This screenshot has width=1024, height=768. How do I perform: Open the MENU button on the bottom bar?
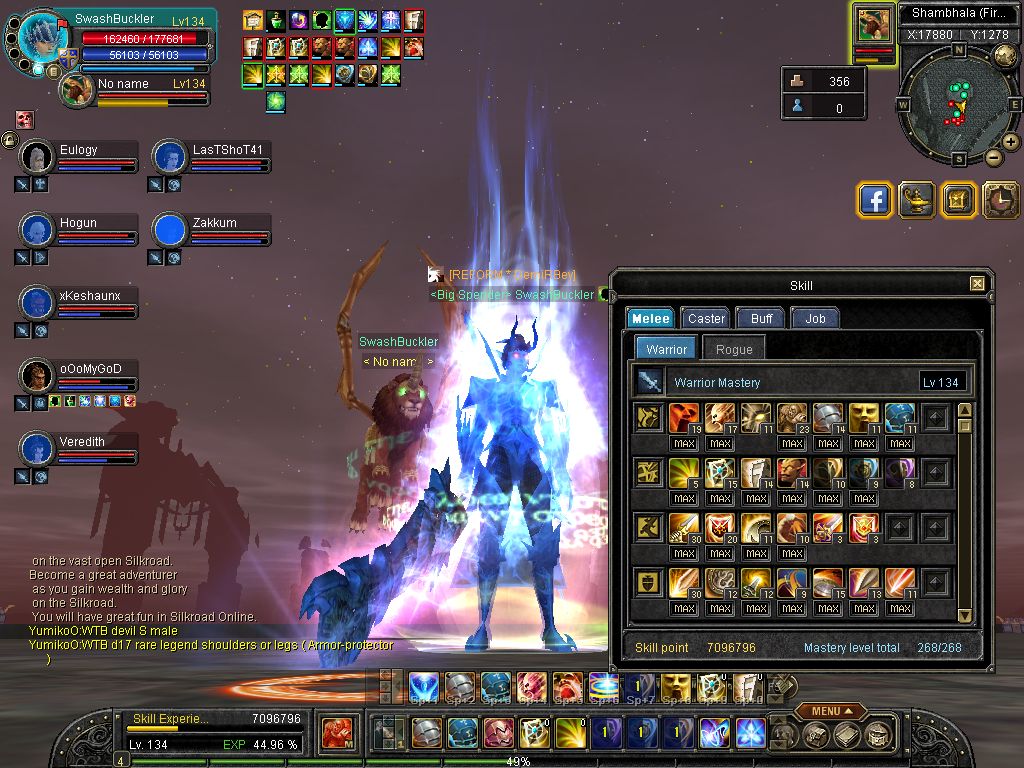pyautogui.click(x=831, y=711)
